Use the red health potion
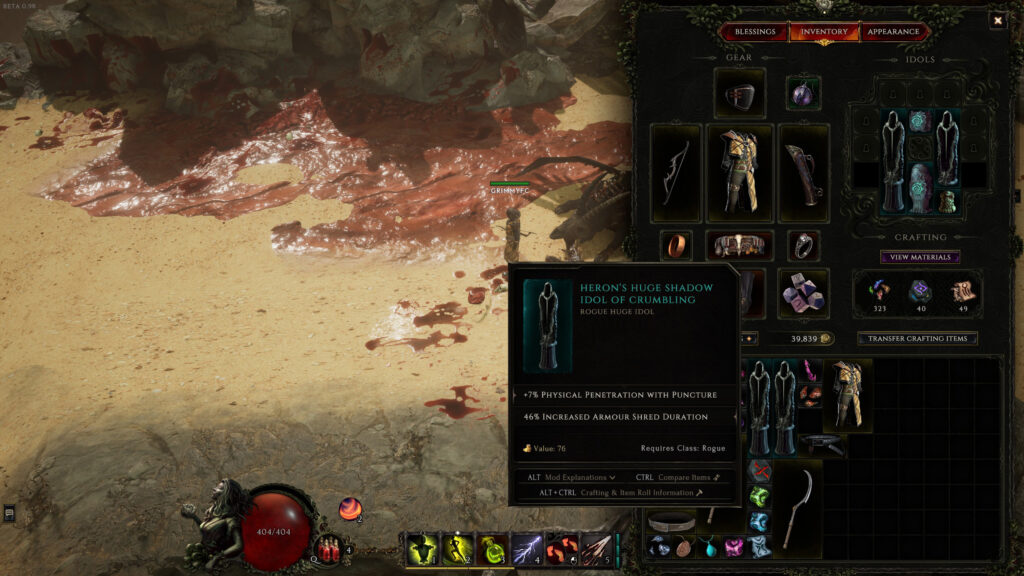This screenshot has width=1024, height=576. (x=329, y=549)
